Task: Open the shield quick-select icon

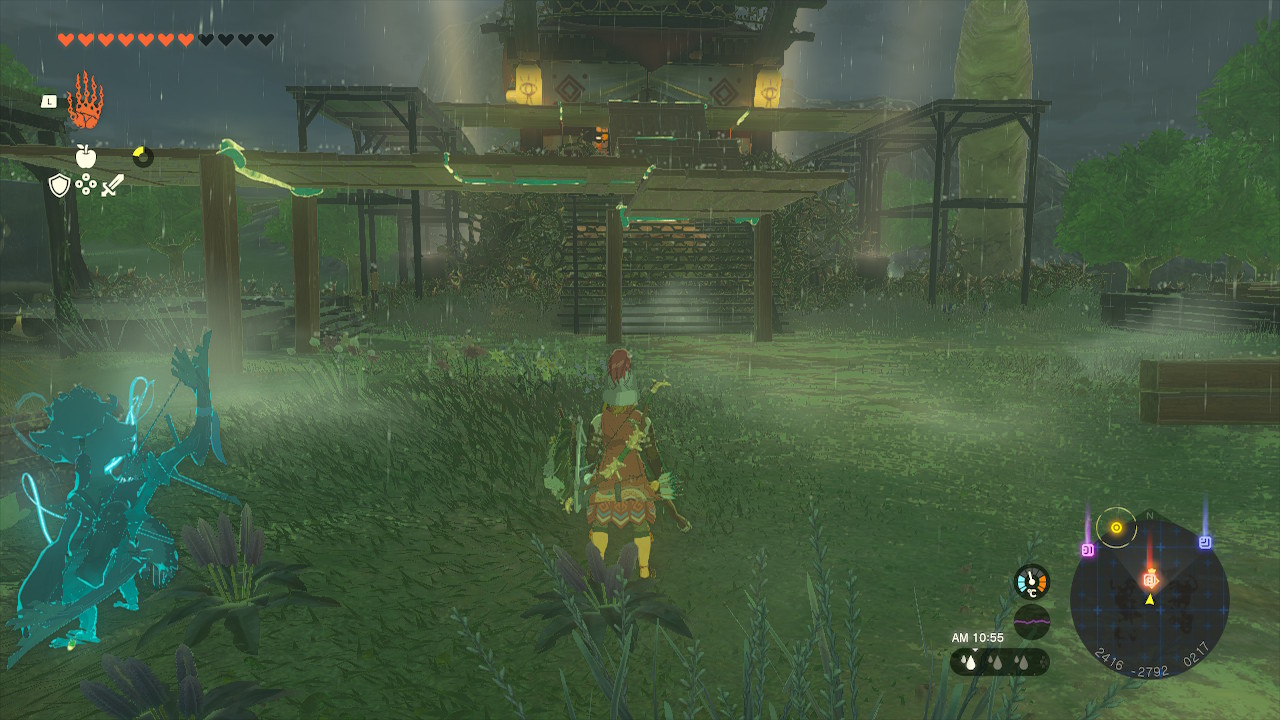Action: point(60,185)
